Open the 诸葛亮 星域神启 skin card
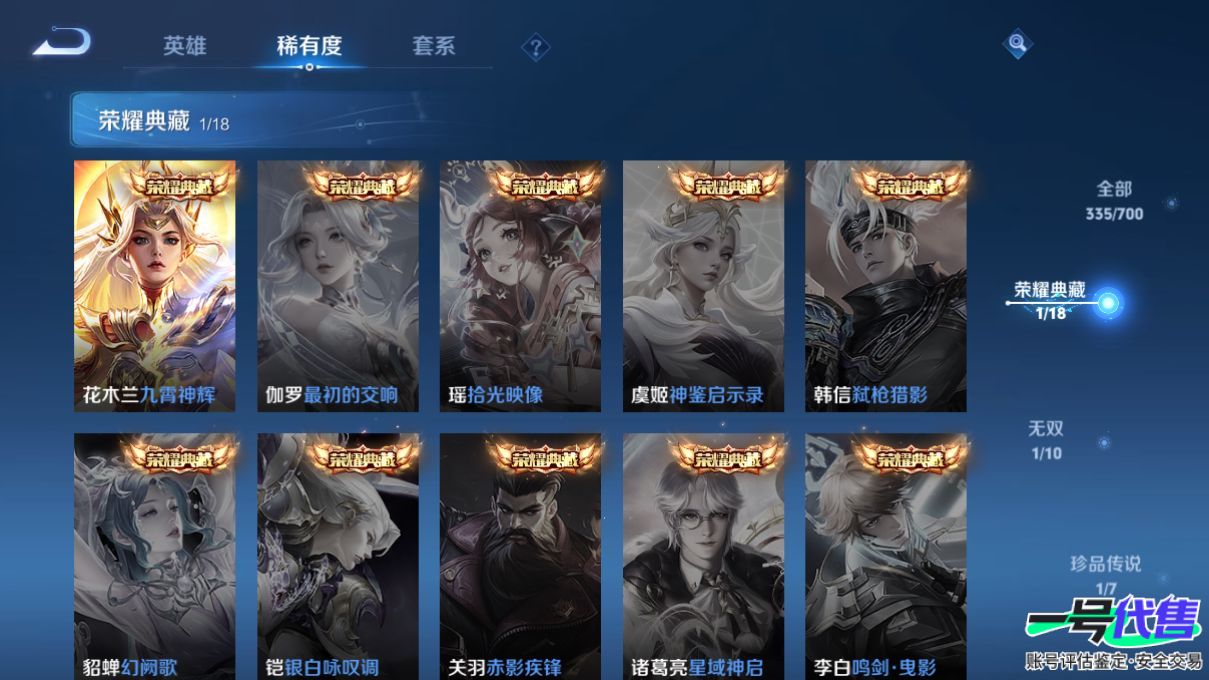 pos(703,556)
